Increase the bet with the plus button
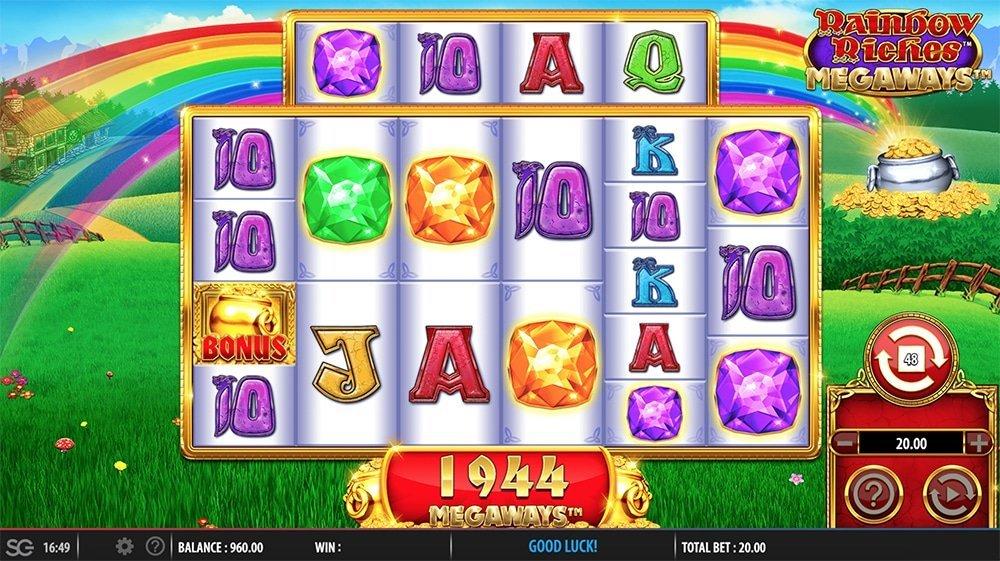This screenshot has height=561, width=1000. pos(977,442)
